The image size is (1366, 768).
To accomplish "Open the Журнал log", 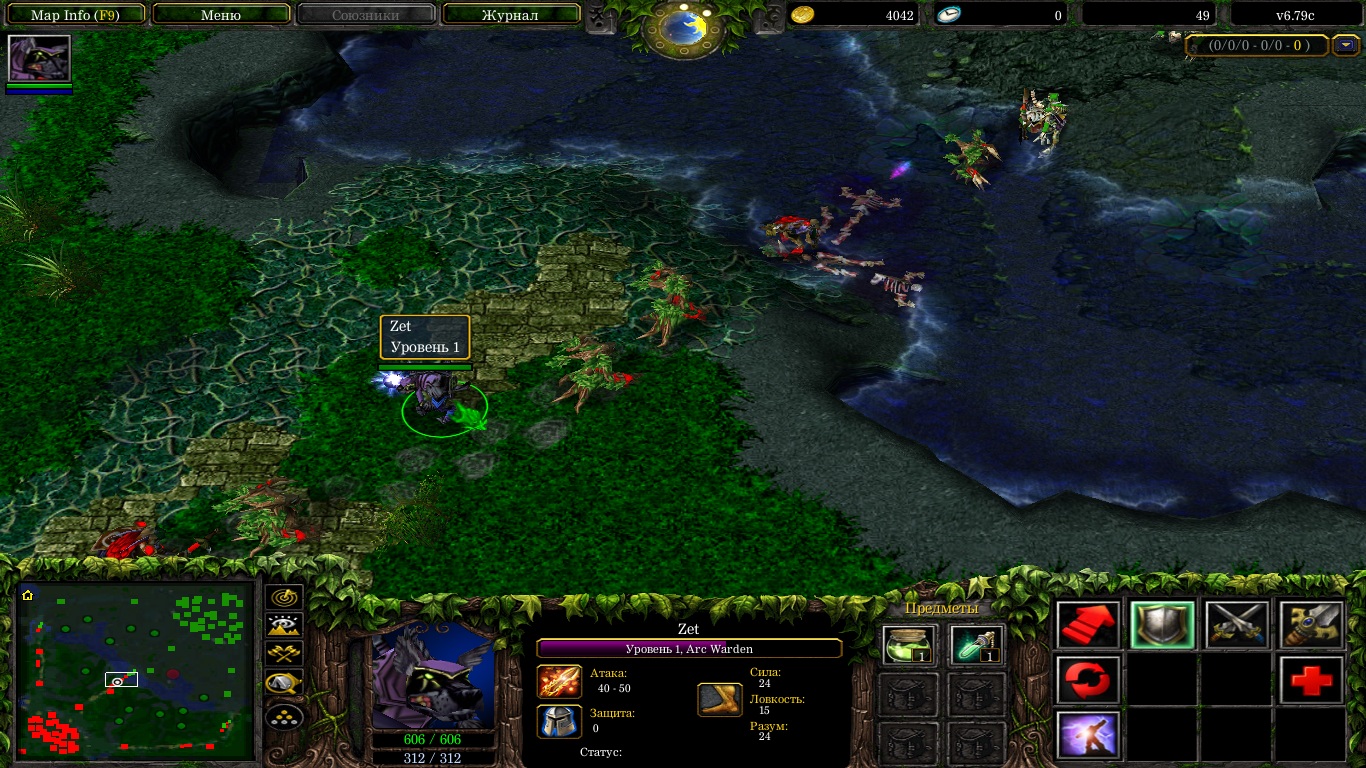I will click(510, 15).
